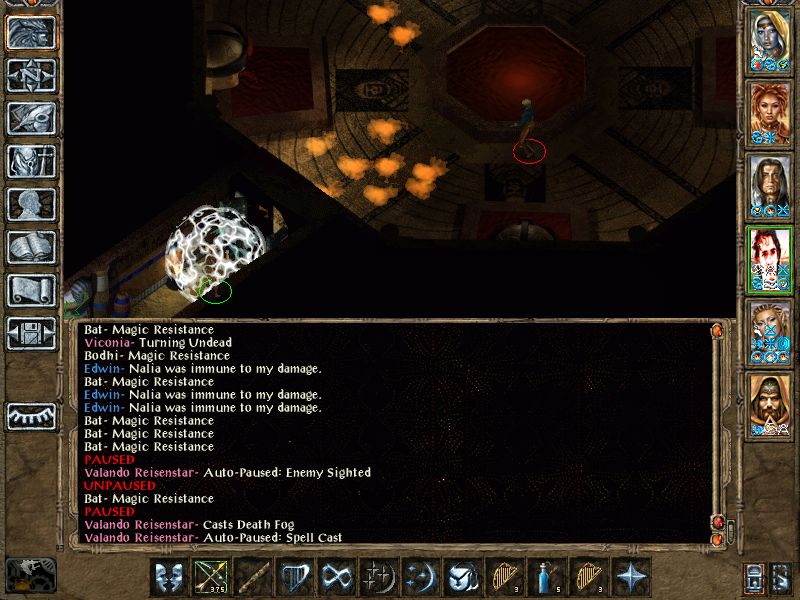The height and width of the screenshot is (600, 800).
Task: Click the rest party eye button
Action: coord(30,416)
